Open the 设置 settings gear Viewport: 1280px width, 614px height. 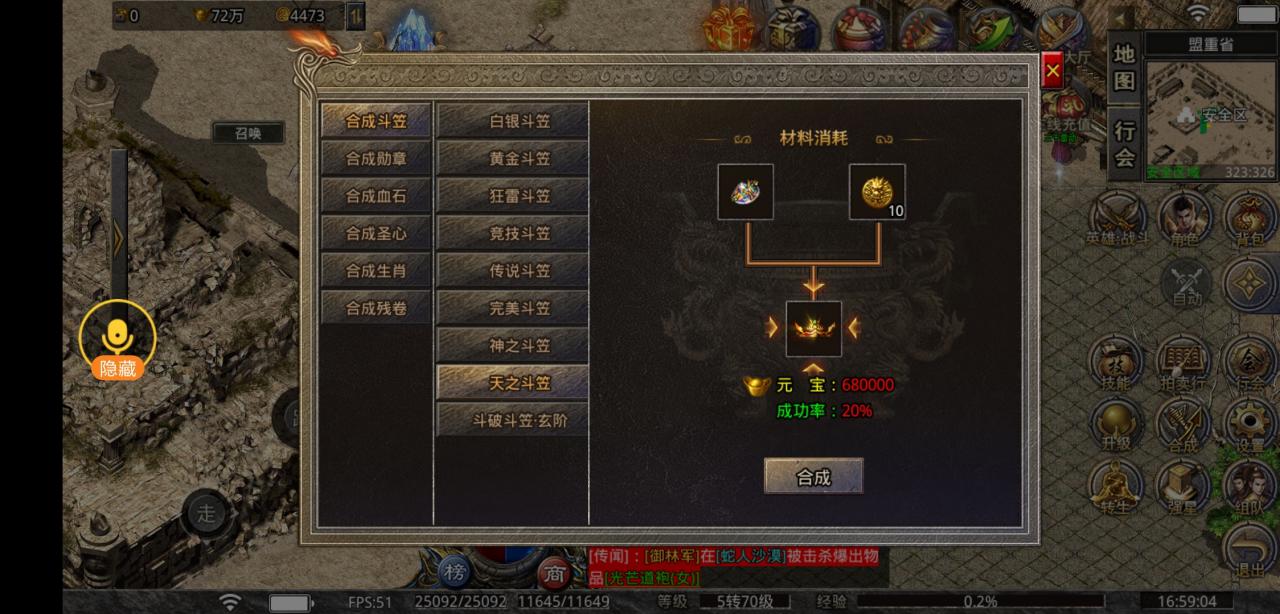coord(1250,425)
